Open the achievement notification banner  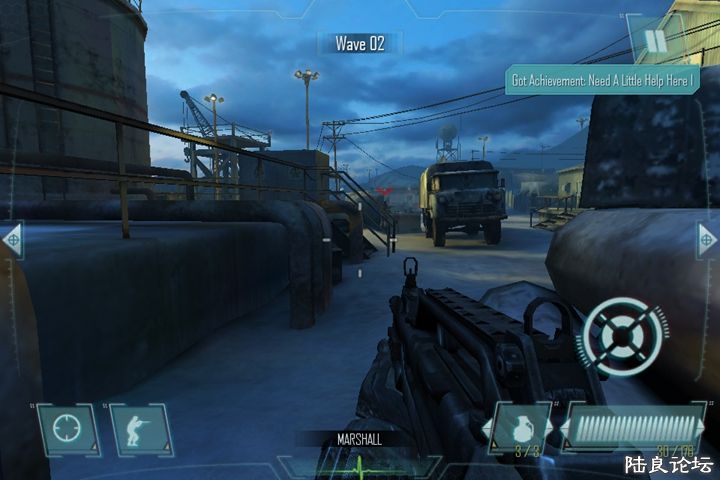pyautogui.click(x=601, y=80)
